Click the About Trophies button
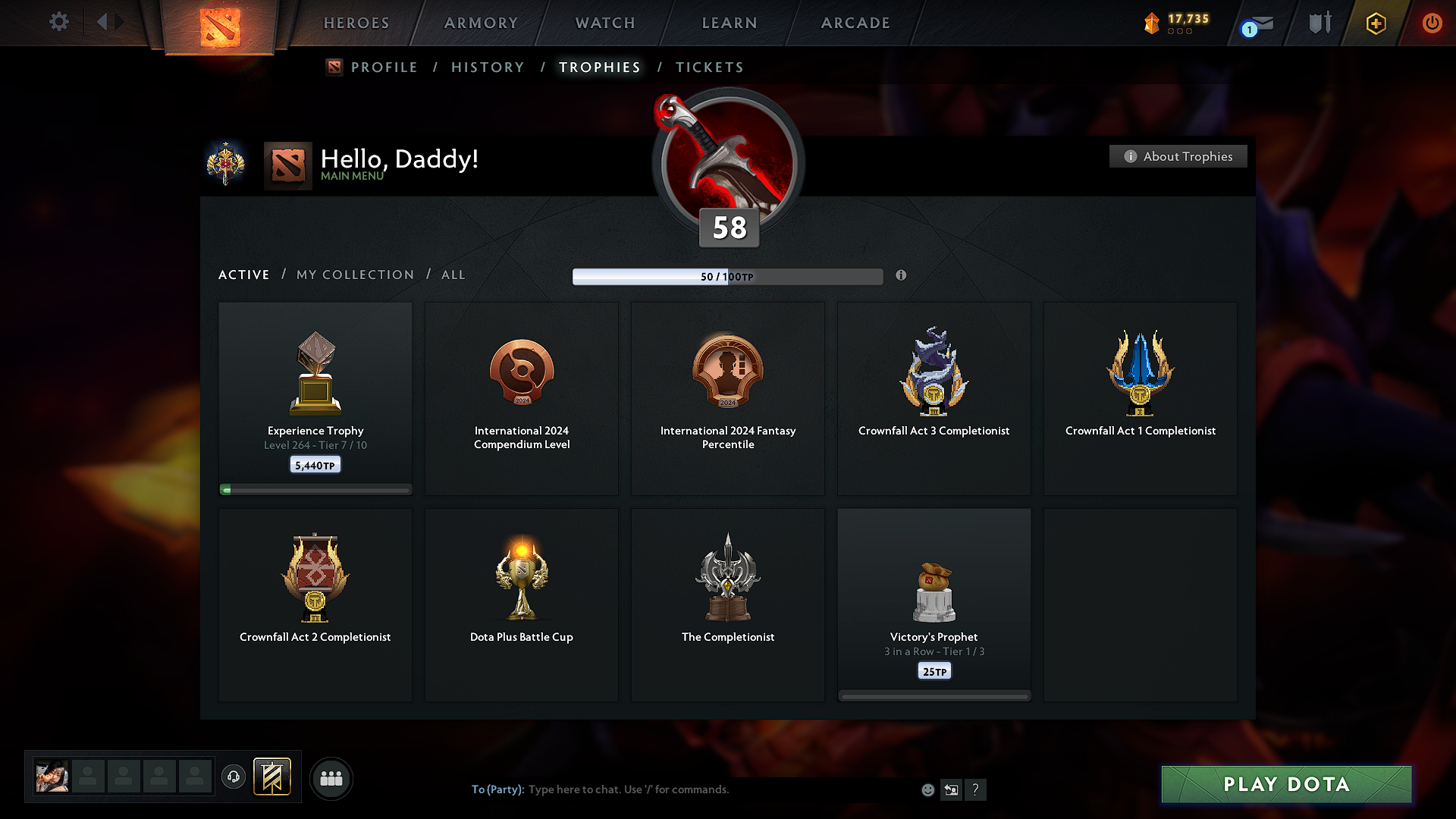Screen dimensions: 1456x819 pyautogui.click(x=1178, y=156)
